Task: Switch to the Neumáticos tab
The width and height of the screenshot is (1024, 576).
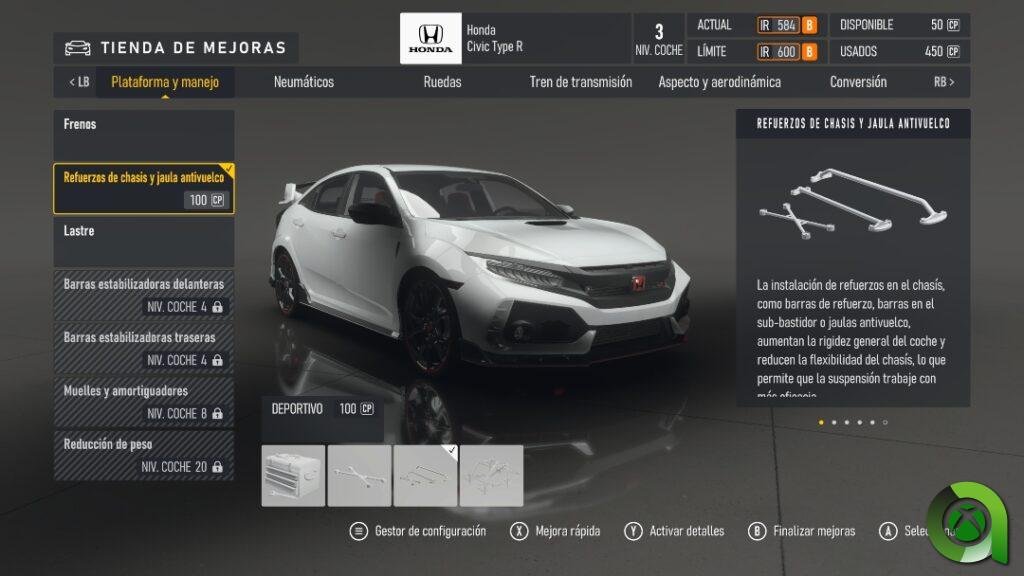Action: click(x=304, y=82)
